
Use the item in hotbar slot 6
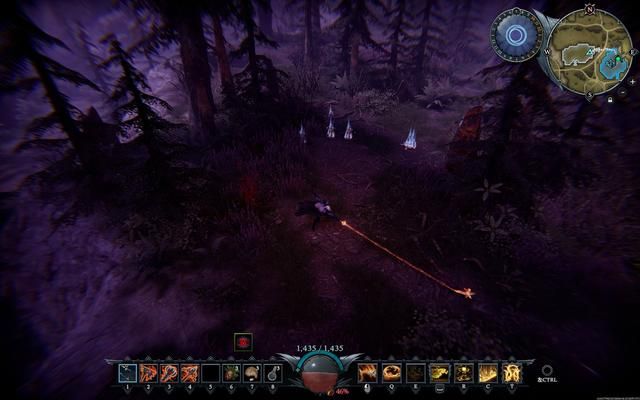pos(231,373)
